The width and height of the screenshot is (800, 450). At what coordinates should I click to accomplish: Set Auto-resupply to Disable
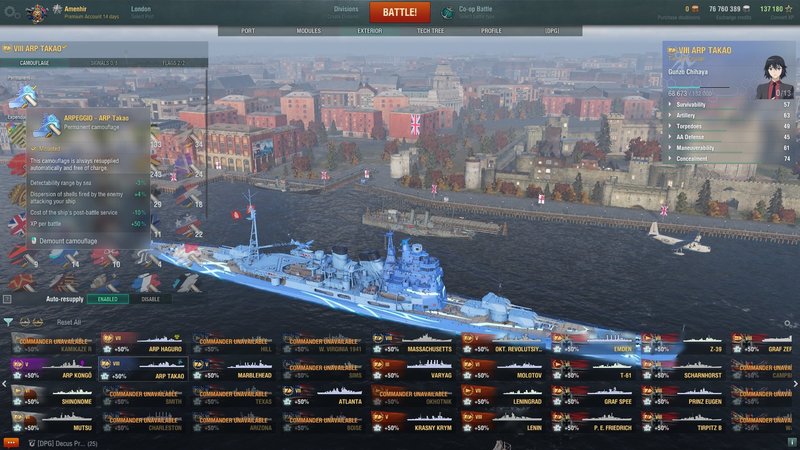pyautogui.click(x=149, y=298)
